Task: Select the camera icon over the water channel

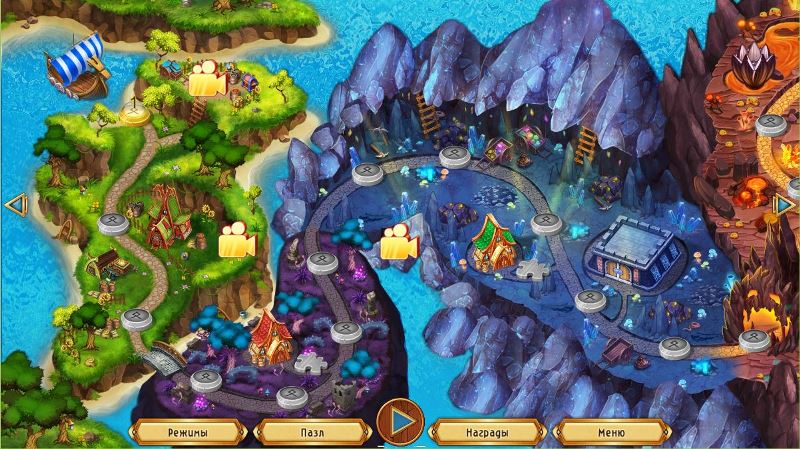Action: 399,243
